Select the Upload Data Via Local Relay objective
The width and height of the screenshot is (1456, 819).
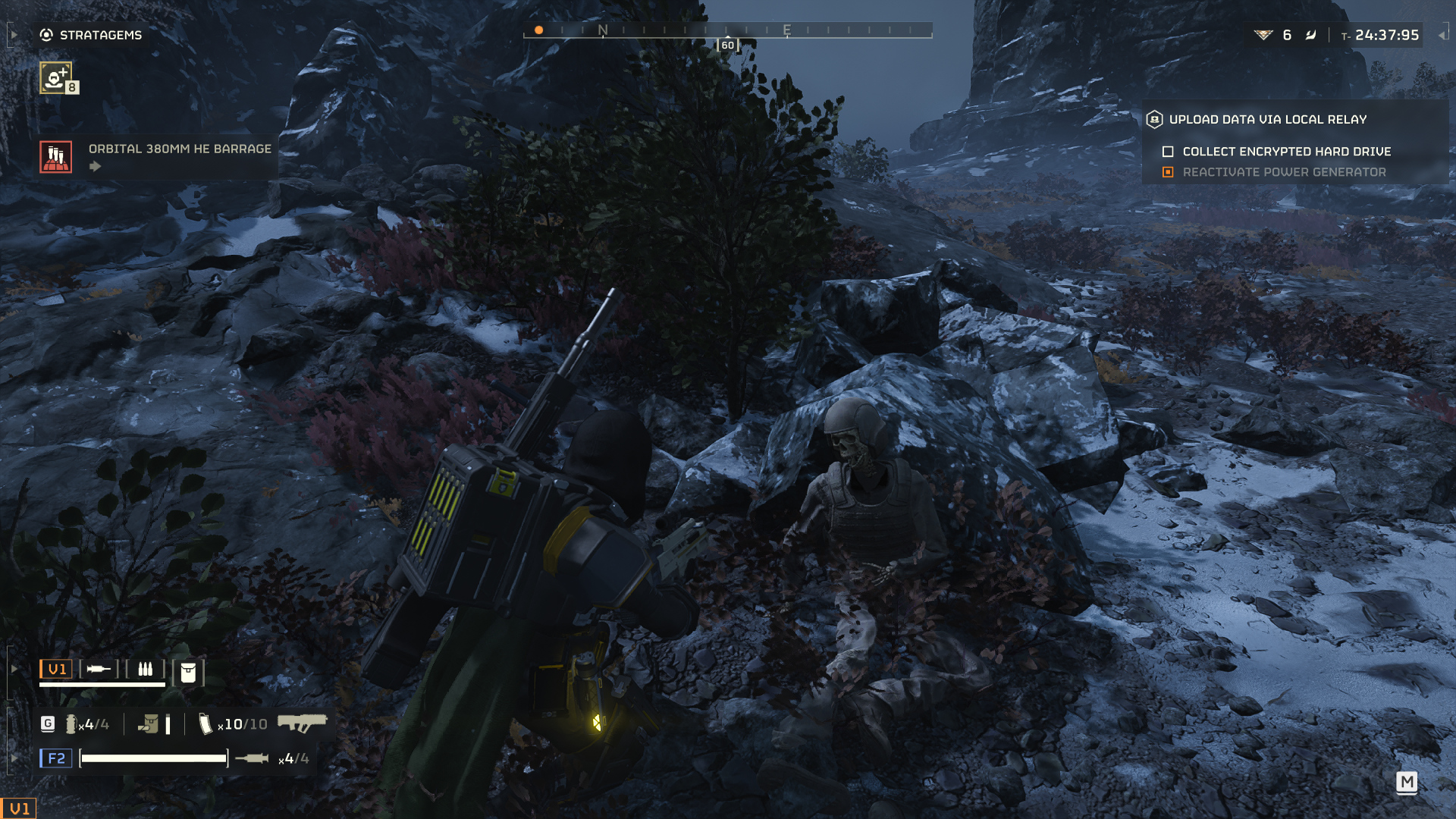pos(1267,119)
